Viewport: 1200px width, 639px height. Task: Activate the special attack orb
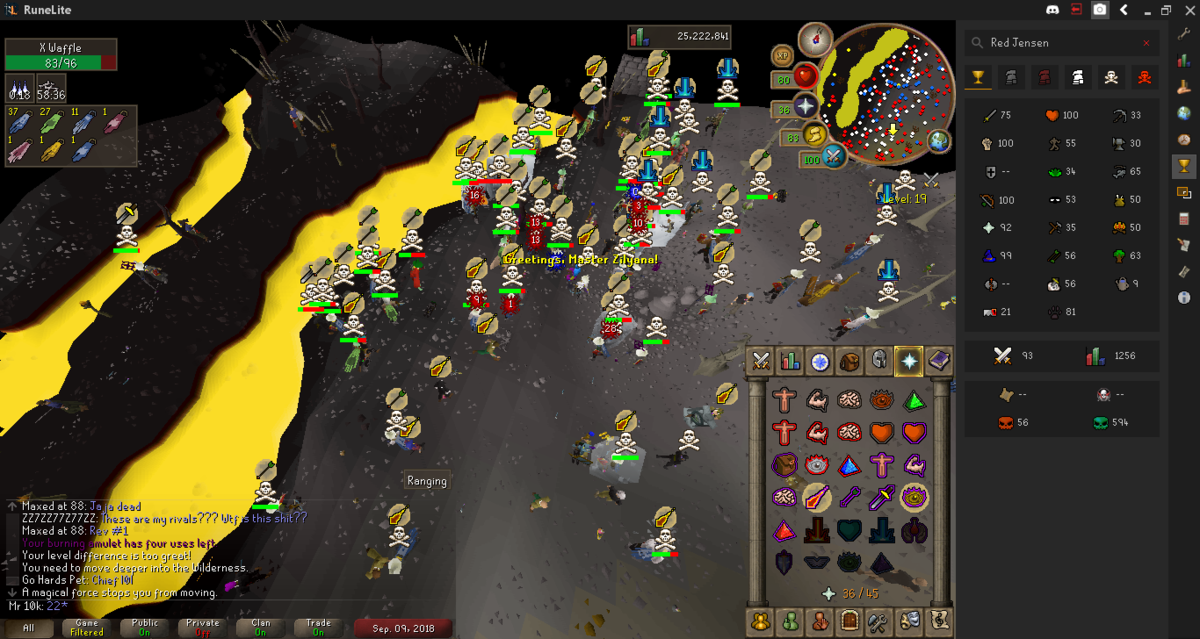[834, 156]
